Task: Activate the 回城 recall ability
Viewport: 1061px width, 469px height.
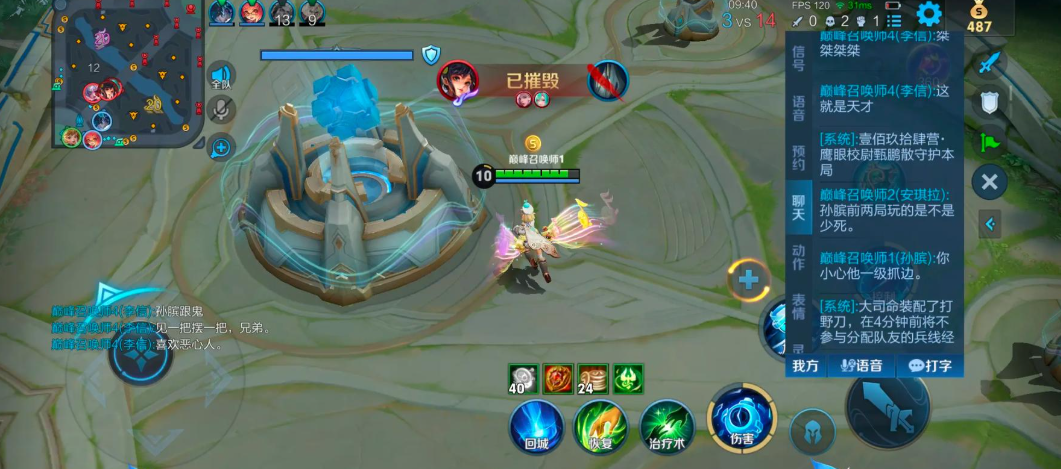Action: (x=536, y=424)
